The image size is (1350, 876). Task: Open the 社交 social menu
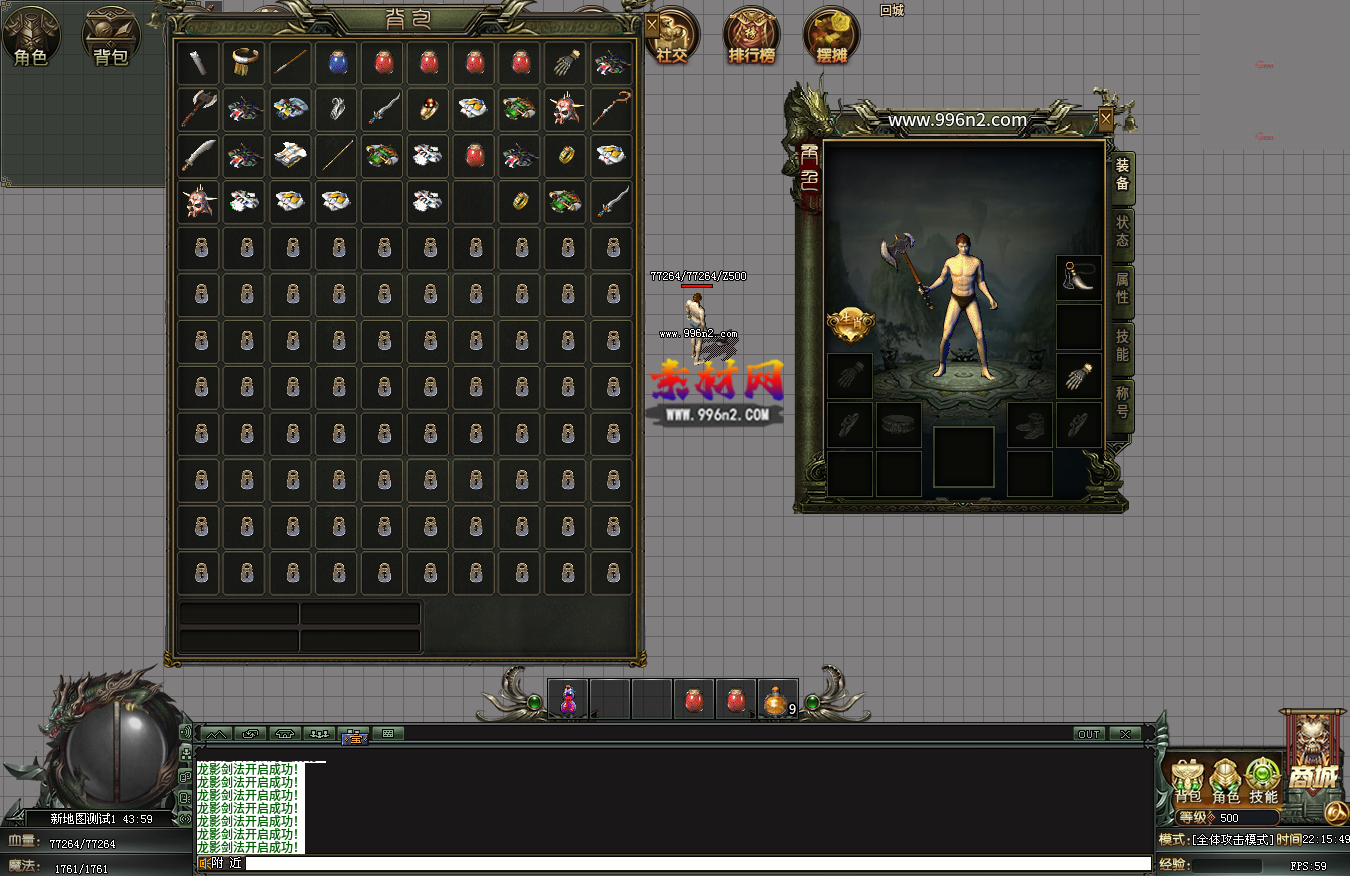click(672, 38)
